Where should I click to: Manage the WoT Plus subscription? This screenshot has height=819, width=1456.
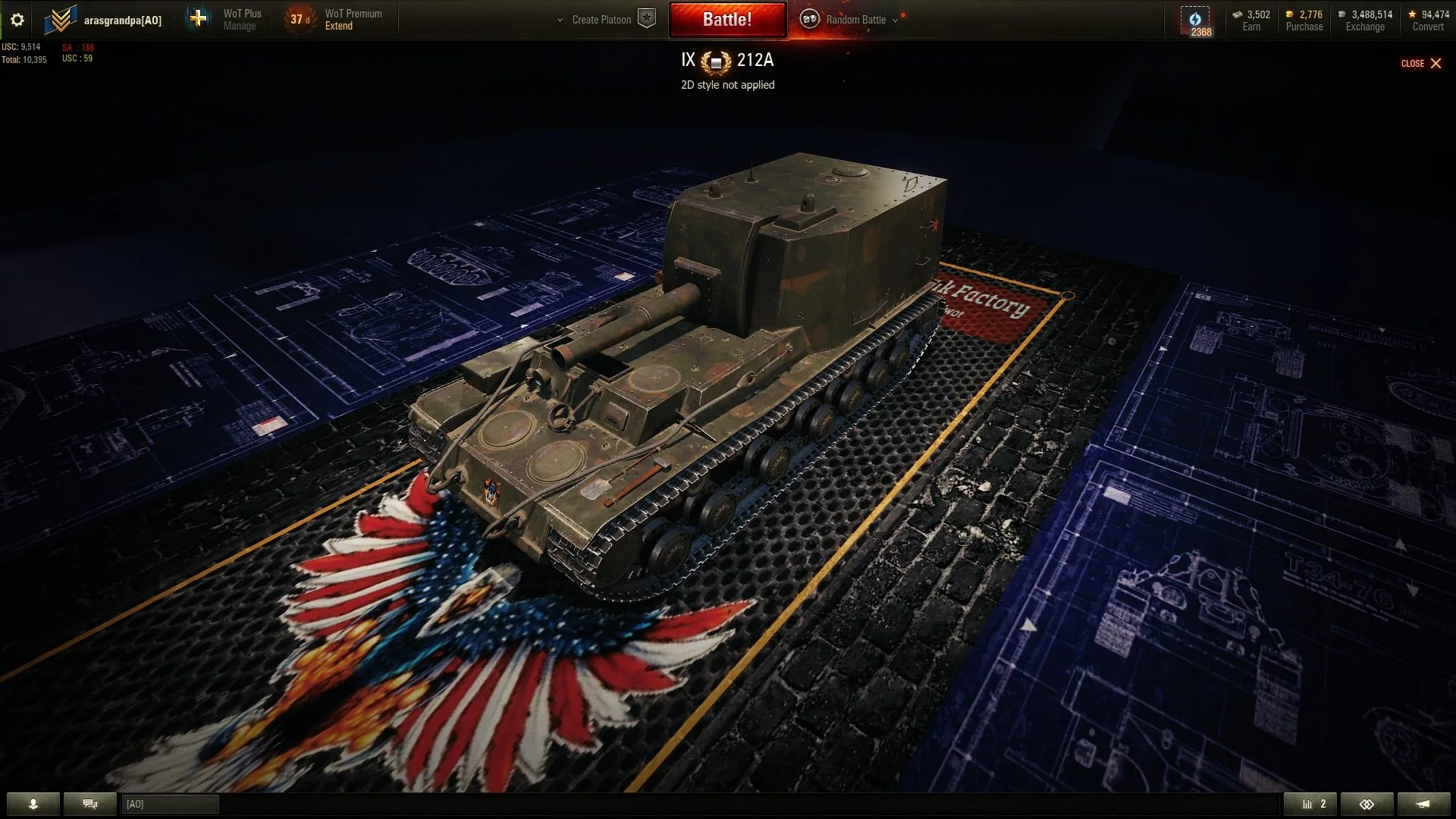pyautogui.click(x=242, y=20)
